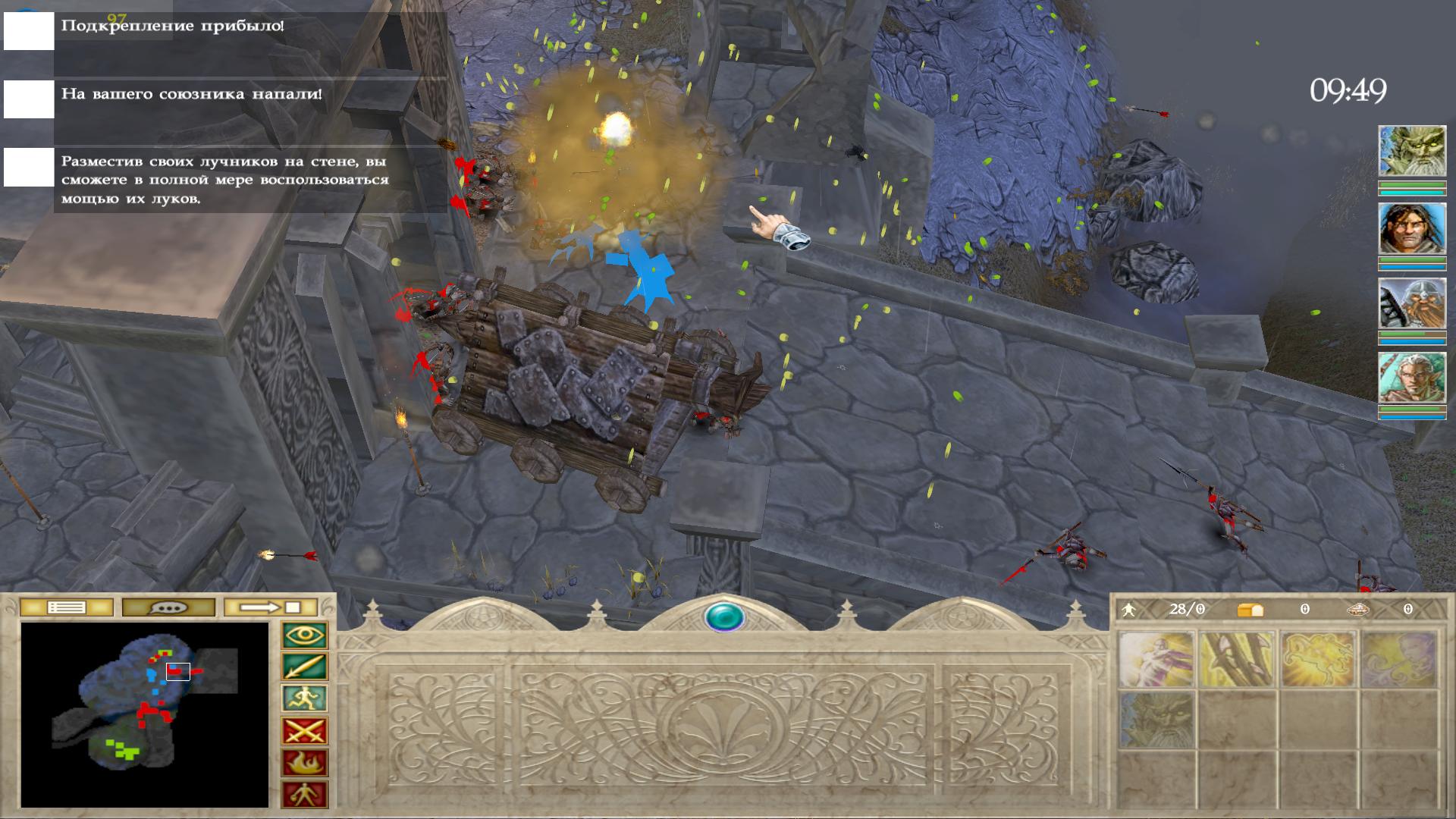Cast the golden horse spell

click(x=1318, y=660)
